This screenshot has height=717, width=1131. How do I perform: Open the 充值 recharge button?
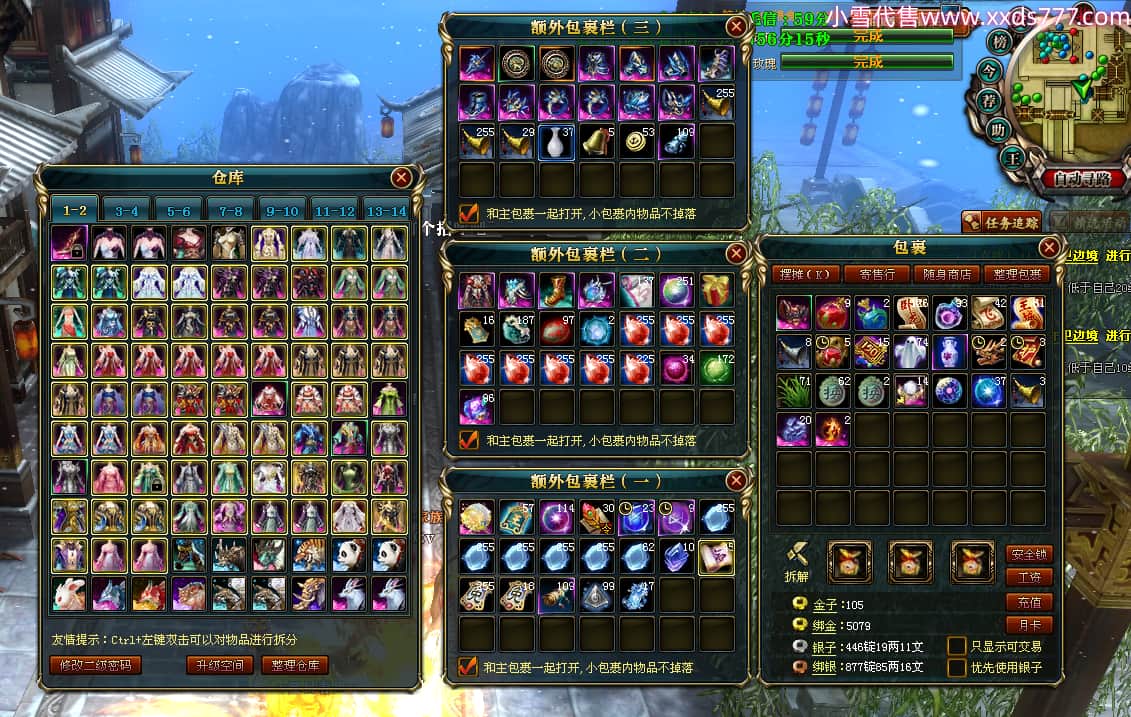[1028, 602]
